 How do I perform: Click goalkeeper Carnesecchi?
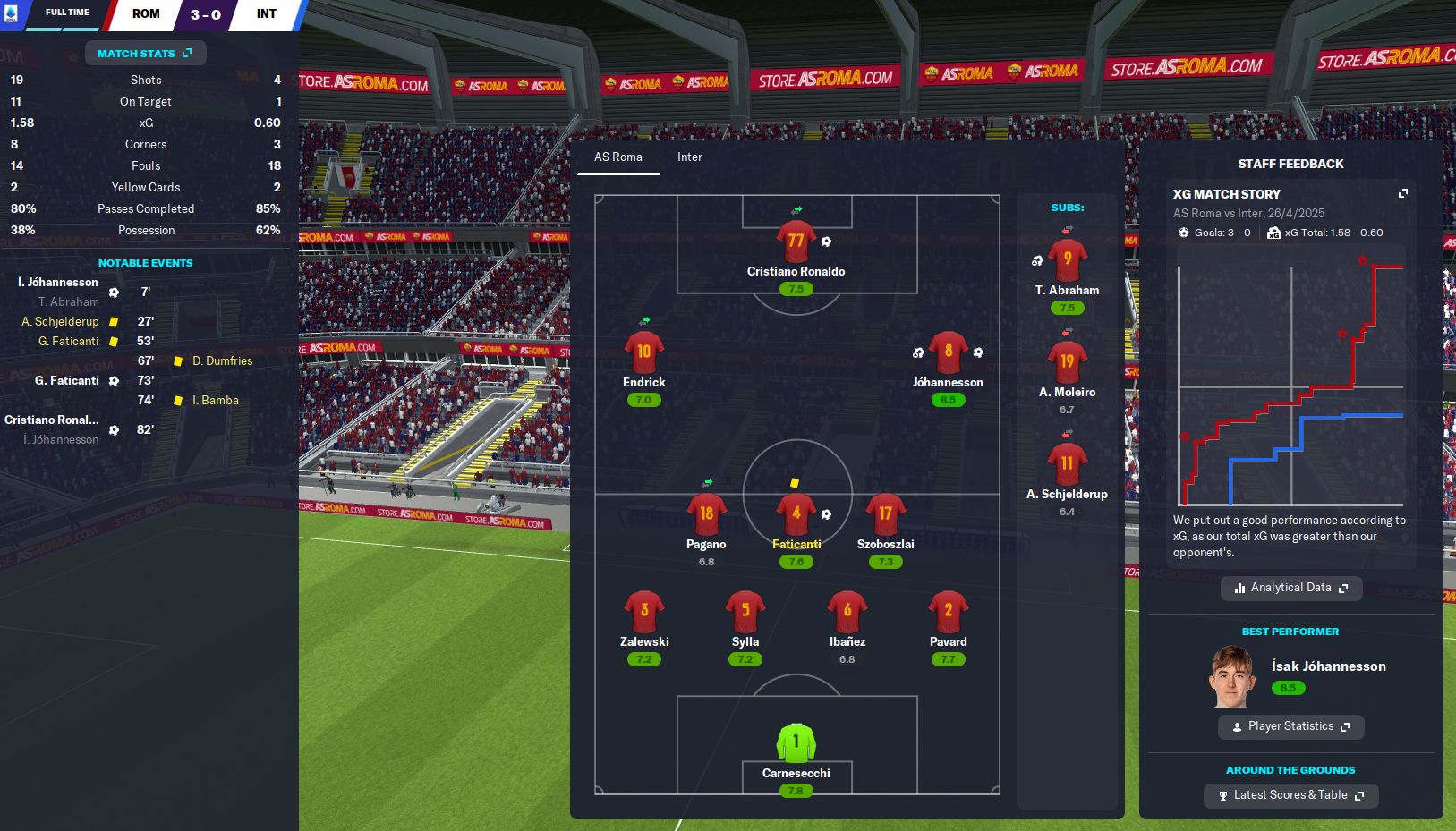point(796,744)
